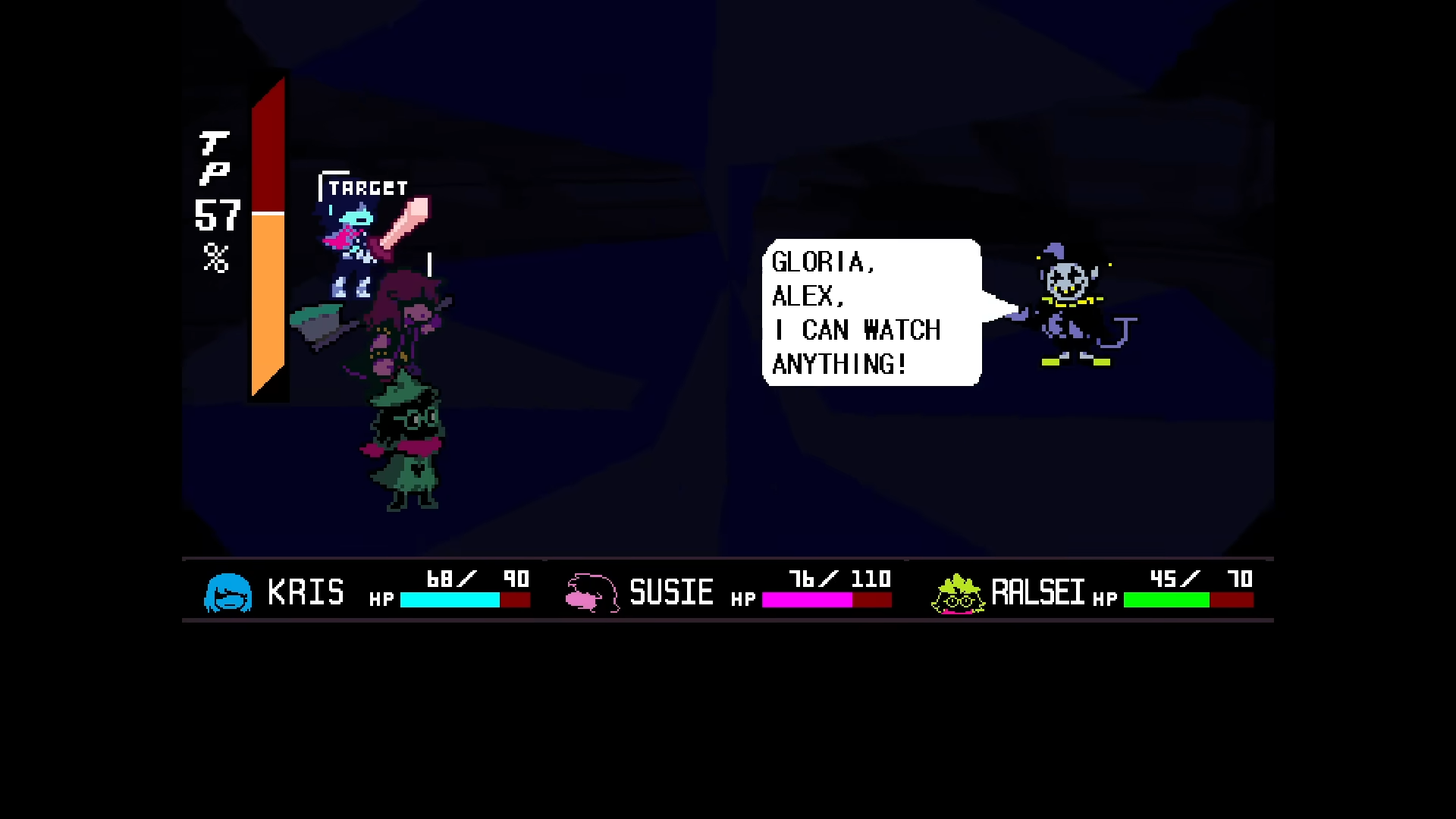
Task: Click Susie's magenta HP bar
Action: (808, 600)
